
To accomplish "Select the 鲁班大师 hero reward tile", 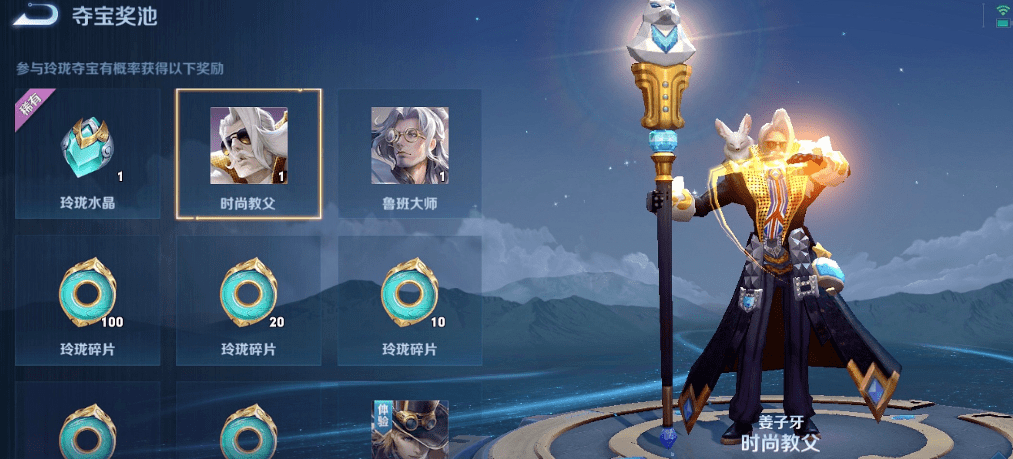I will click(409, 154).
